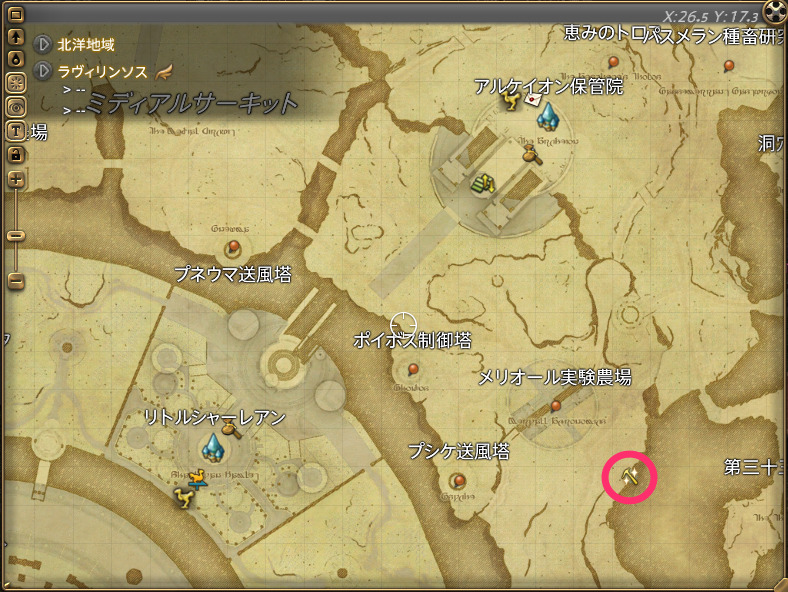This screenshot has height=592, width=788.
Task: Toggle map text labels with T button
Action: tap(16, 130)
